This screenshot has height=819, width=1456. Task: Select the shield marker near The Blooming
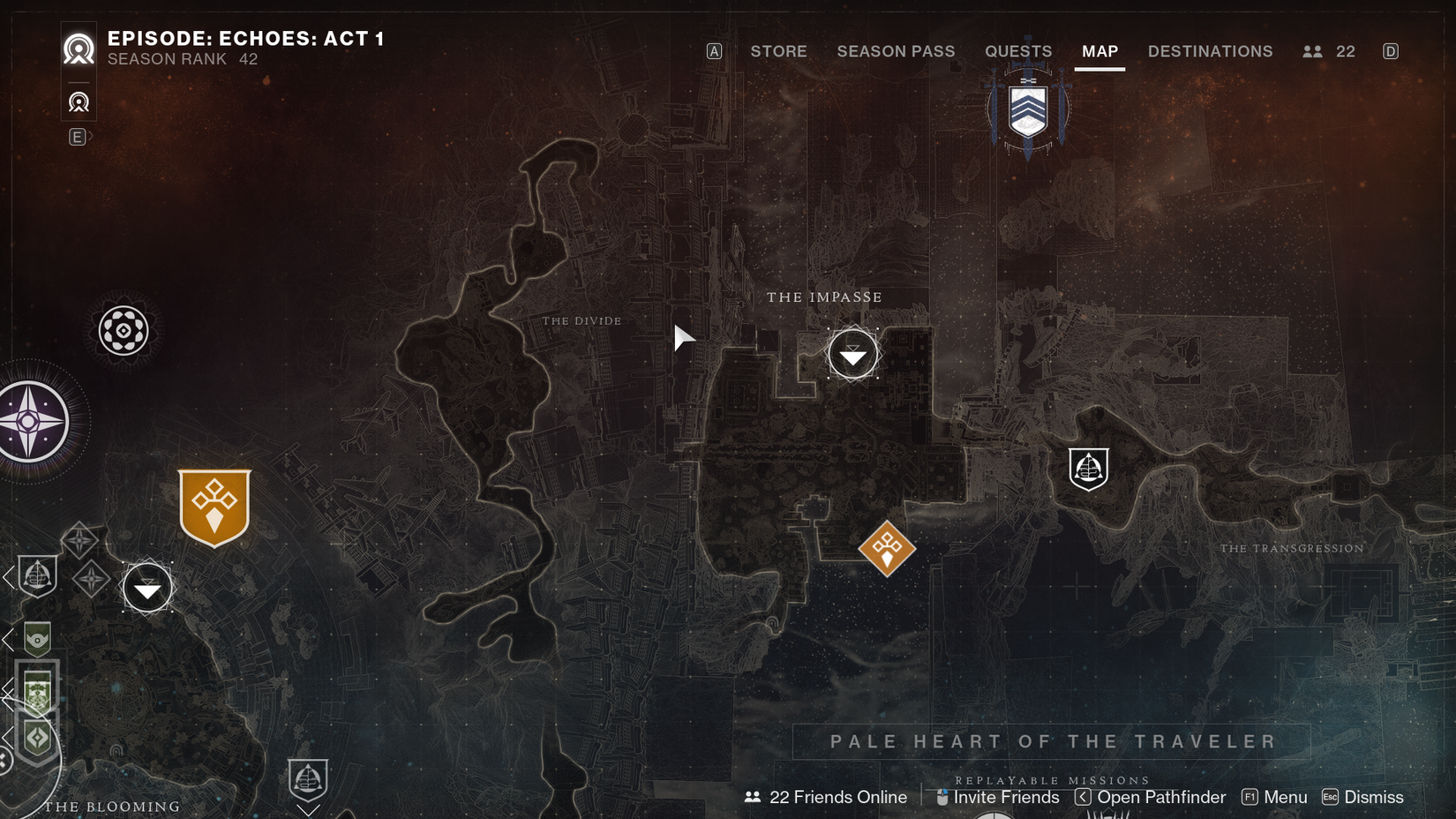coord(308,778)
